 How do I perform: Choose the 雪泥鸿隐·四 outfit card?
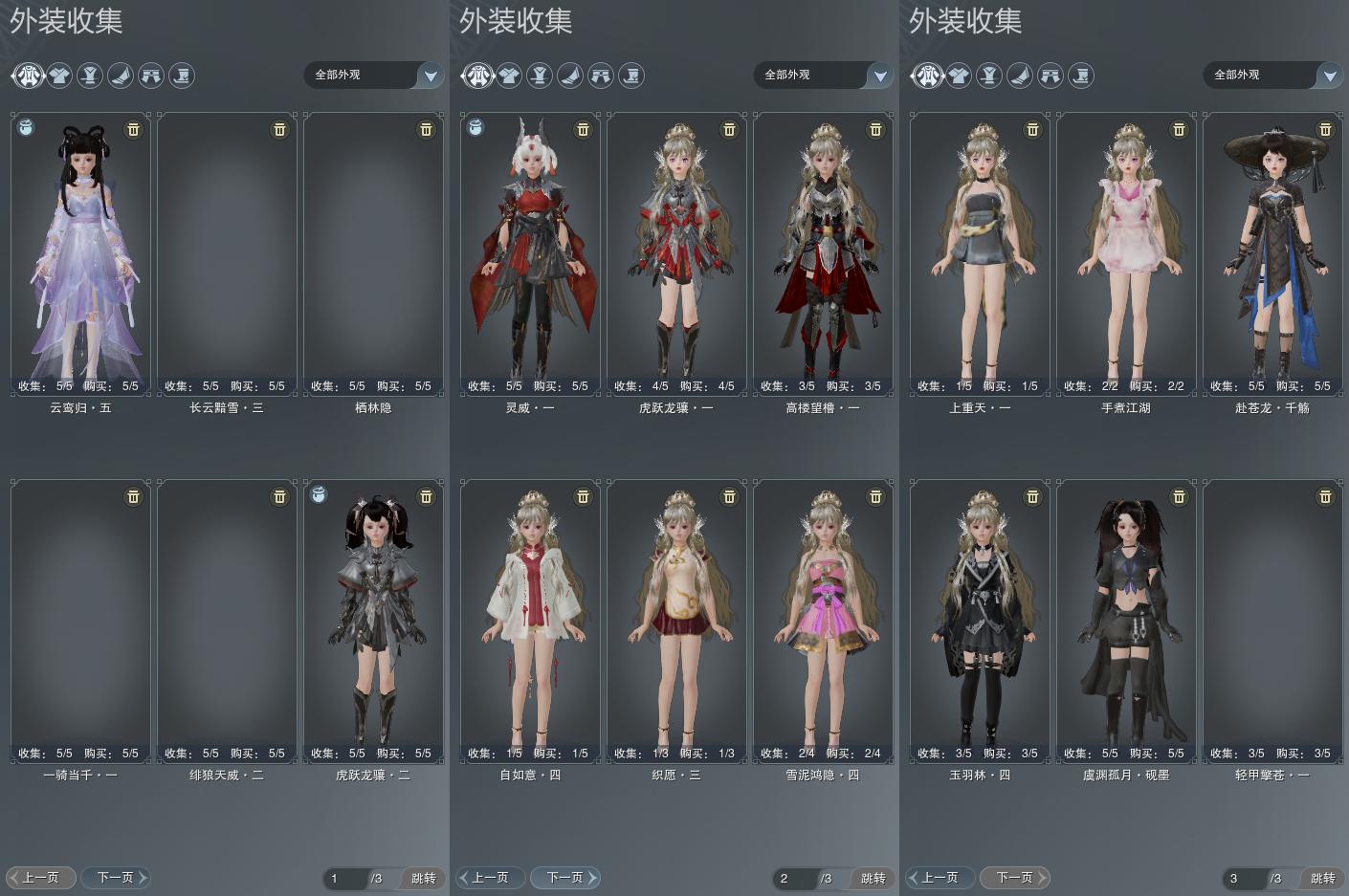tap(823, 621)
